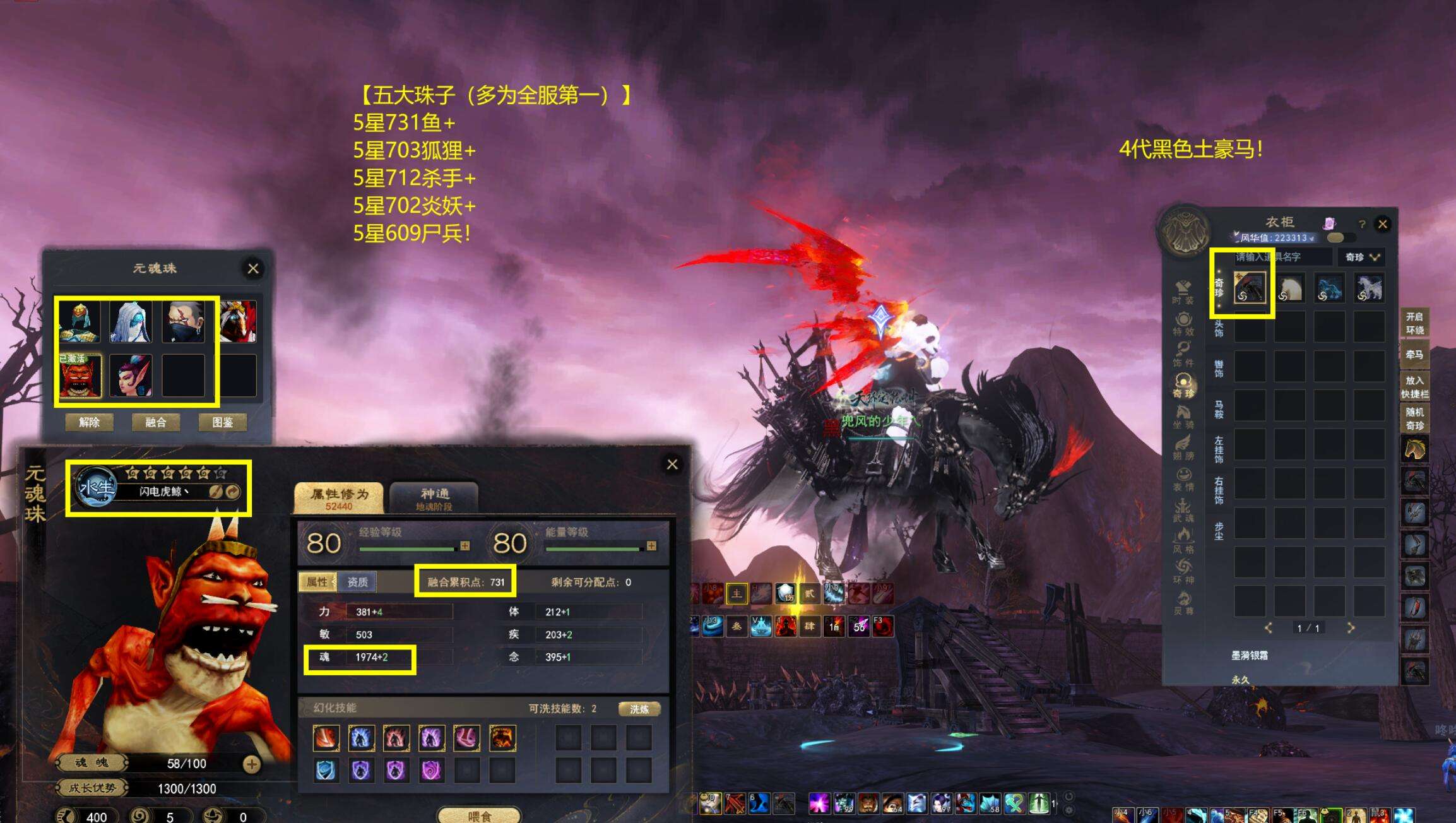Focus the item name search field
The width and height of the screenshot is (1456, 823).
tap(1281, 257)
